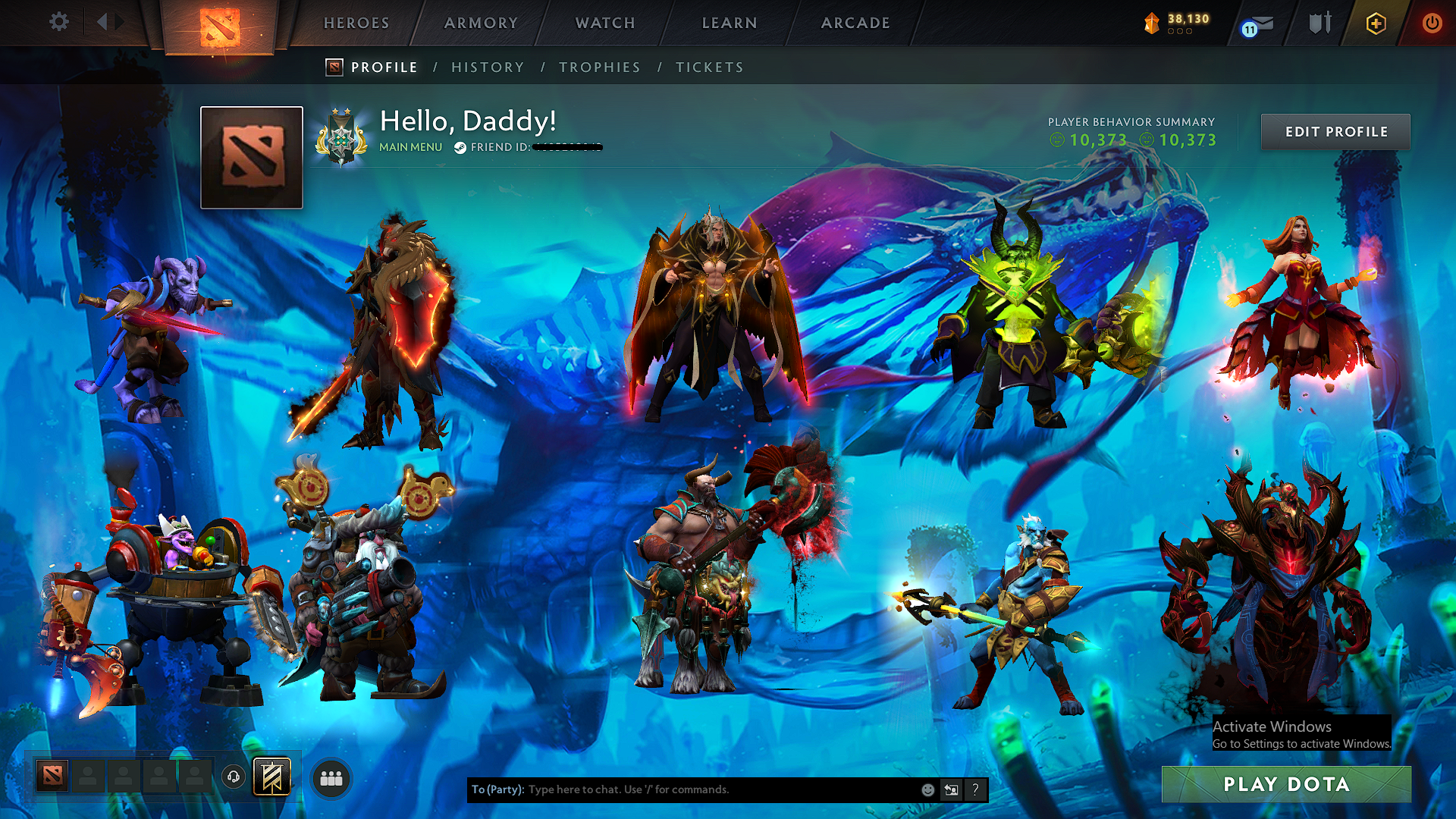Toggle the screenshot share icon in chat
This screenshot has height=819, width=1456.
(951, 789)
